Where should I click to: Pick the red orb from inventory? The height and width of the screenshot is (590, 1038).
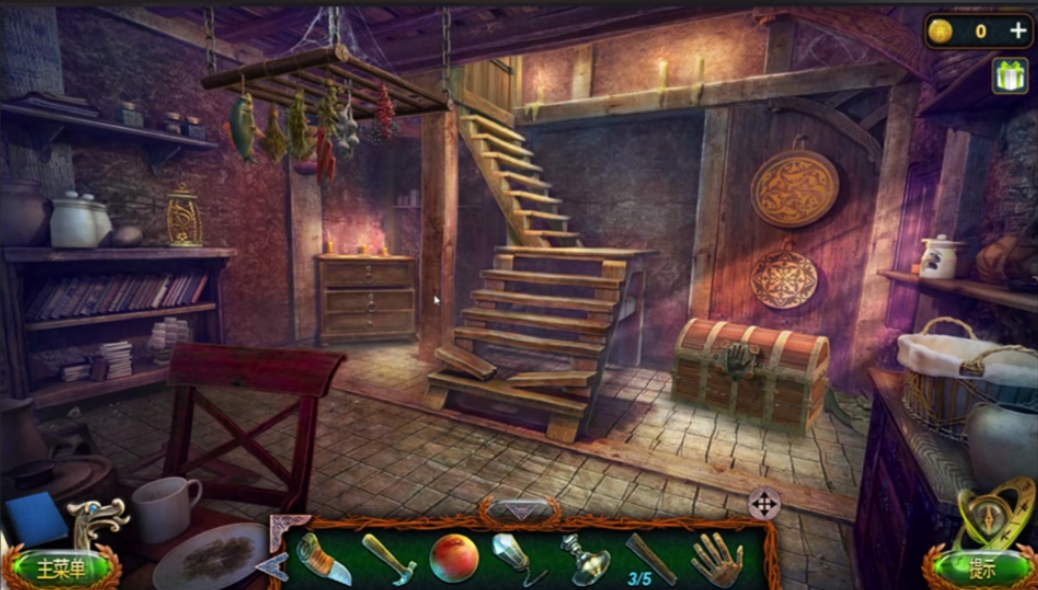pos(453,558)
